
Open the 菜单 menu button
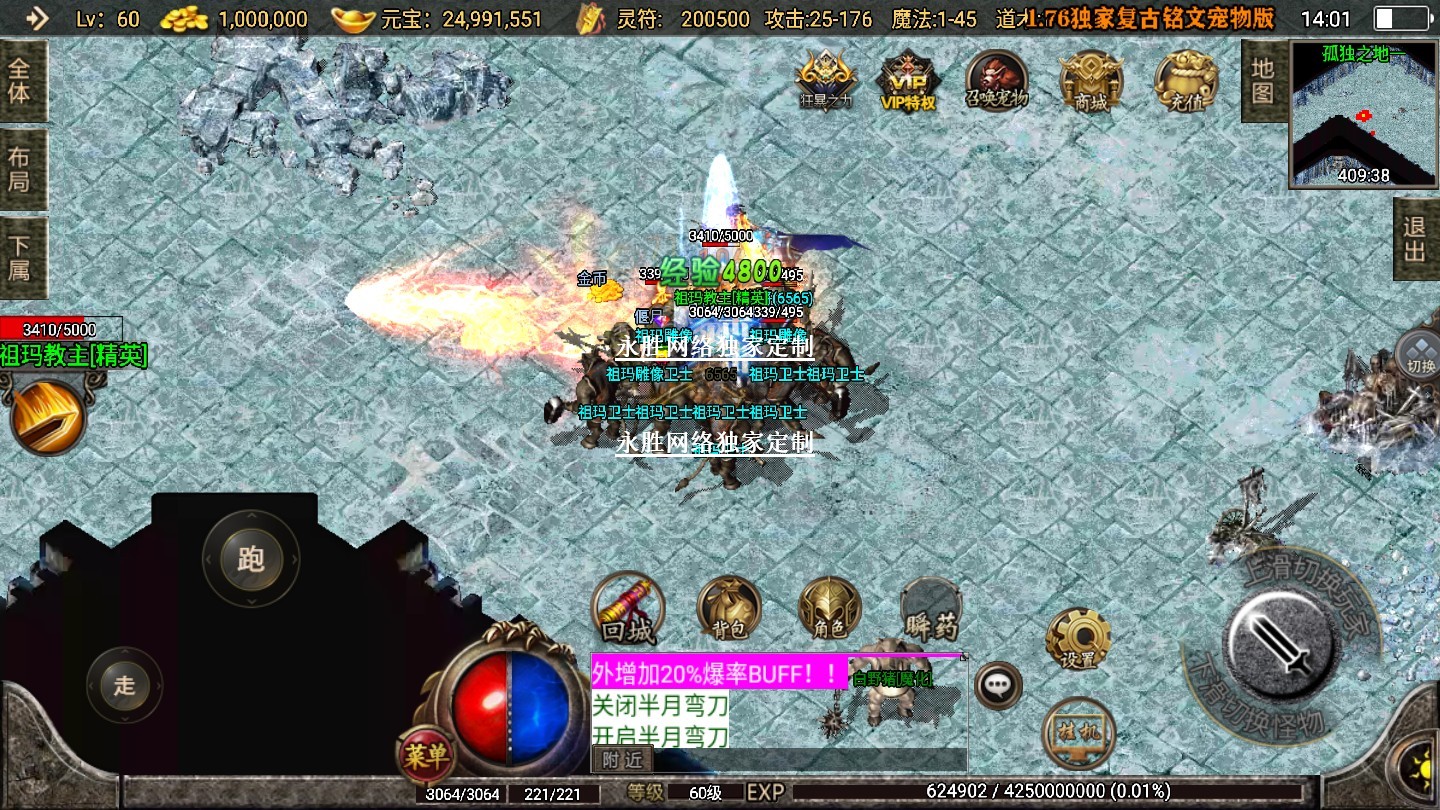pyautogui.click(x=426, y=755)
